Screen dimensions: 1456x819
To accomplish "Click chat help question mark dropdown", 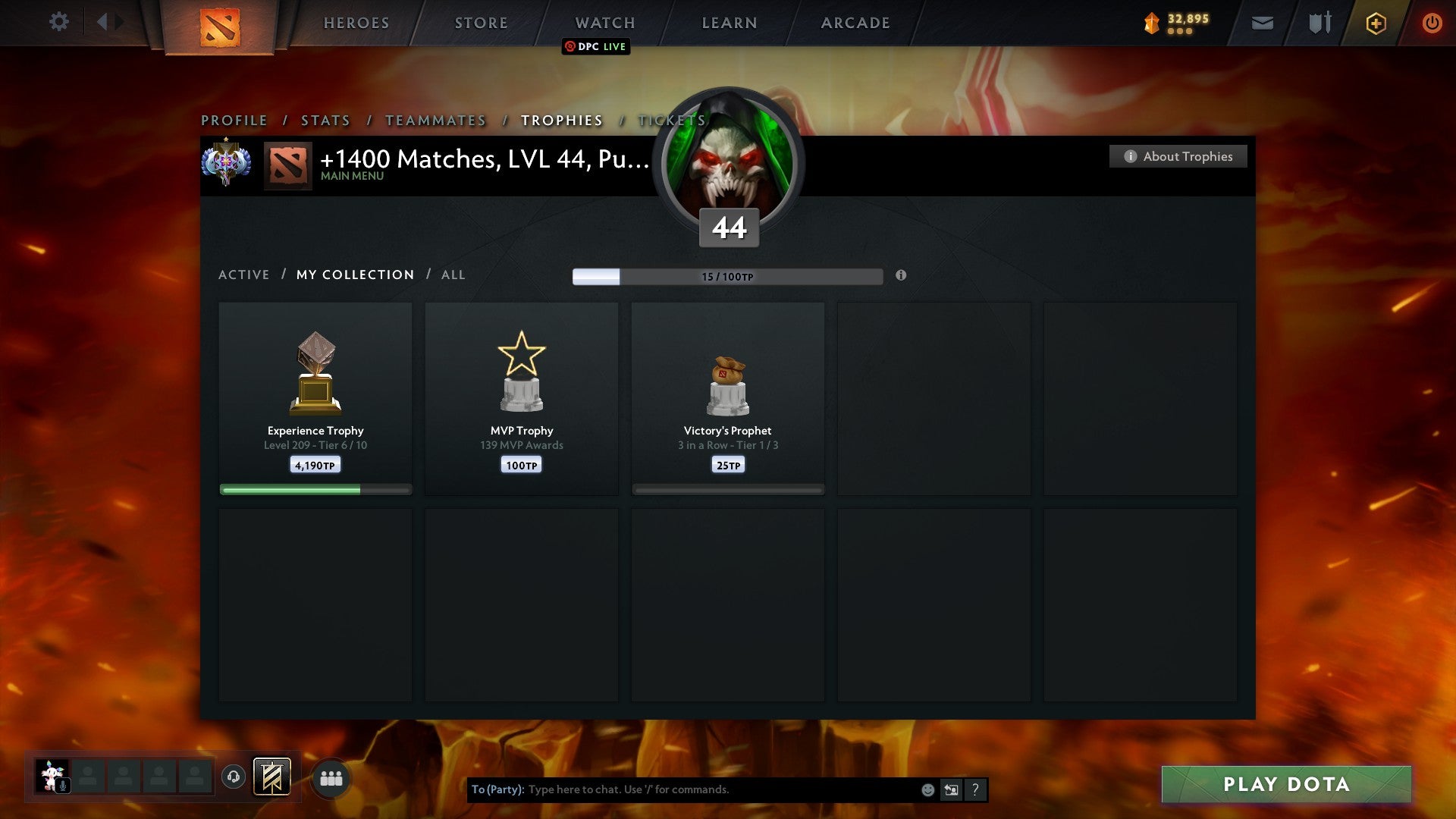I will [x=976, y=789].
